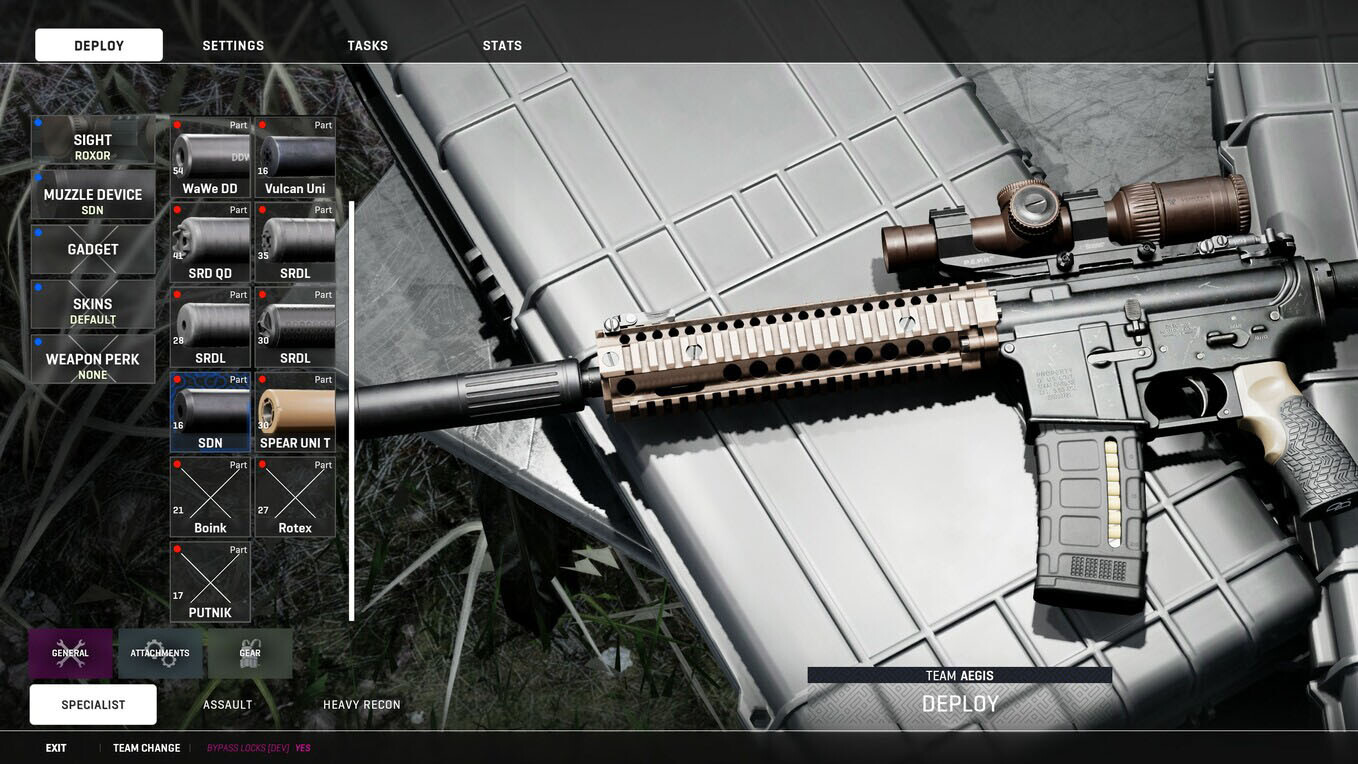Open the Attachments section

coord(160,654)
